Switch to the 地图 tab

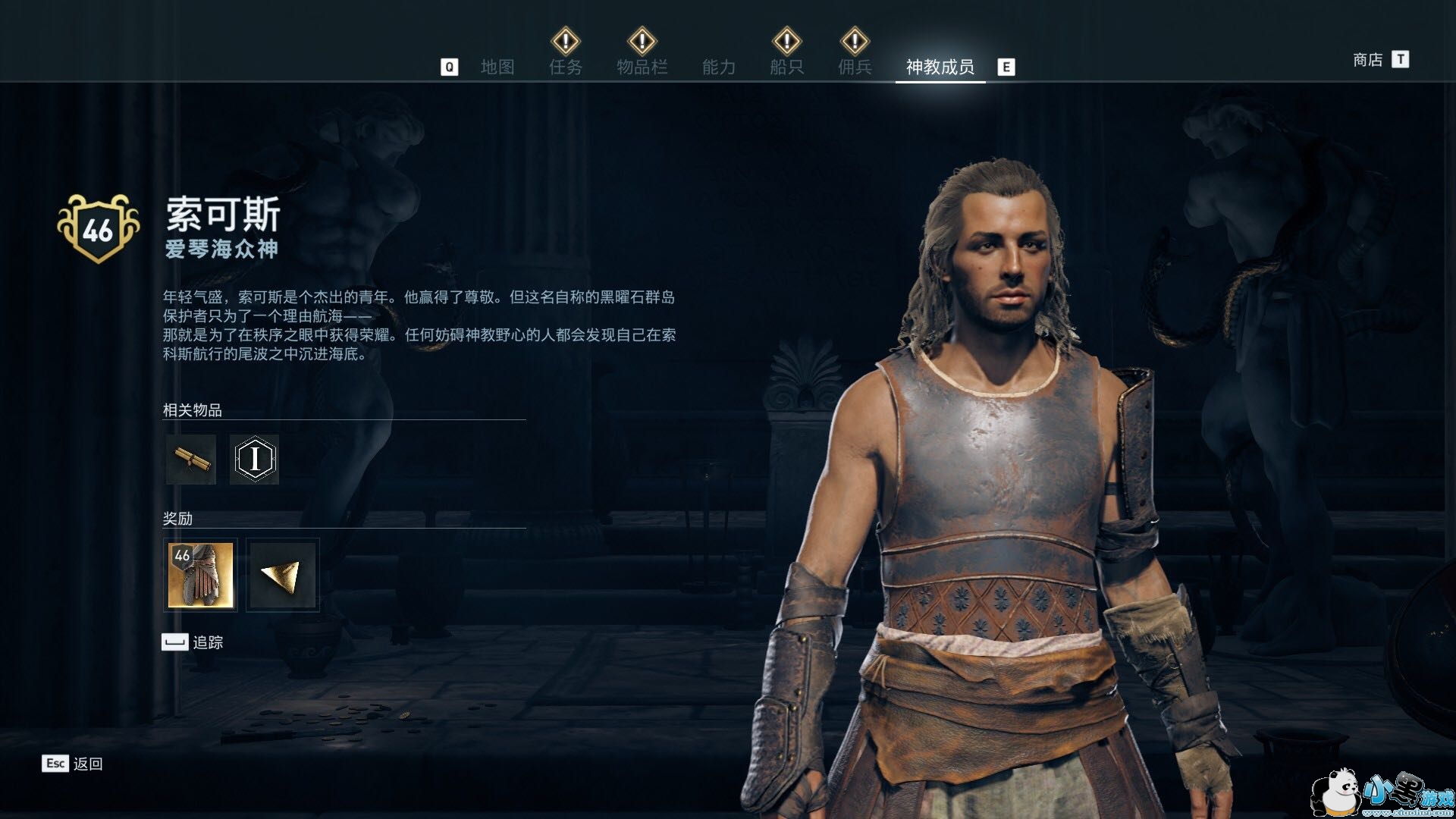497,67
